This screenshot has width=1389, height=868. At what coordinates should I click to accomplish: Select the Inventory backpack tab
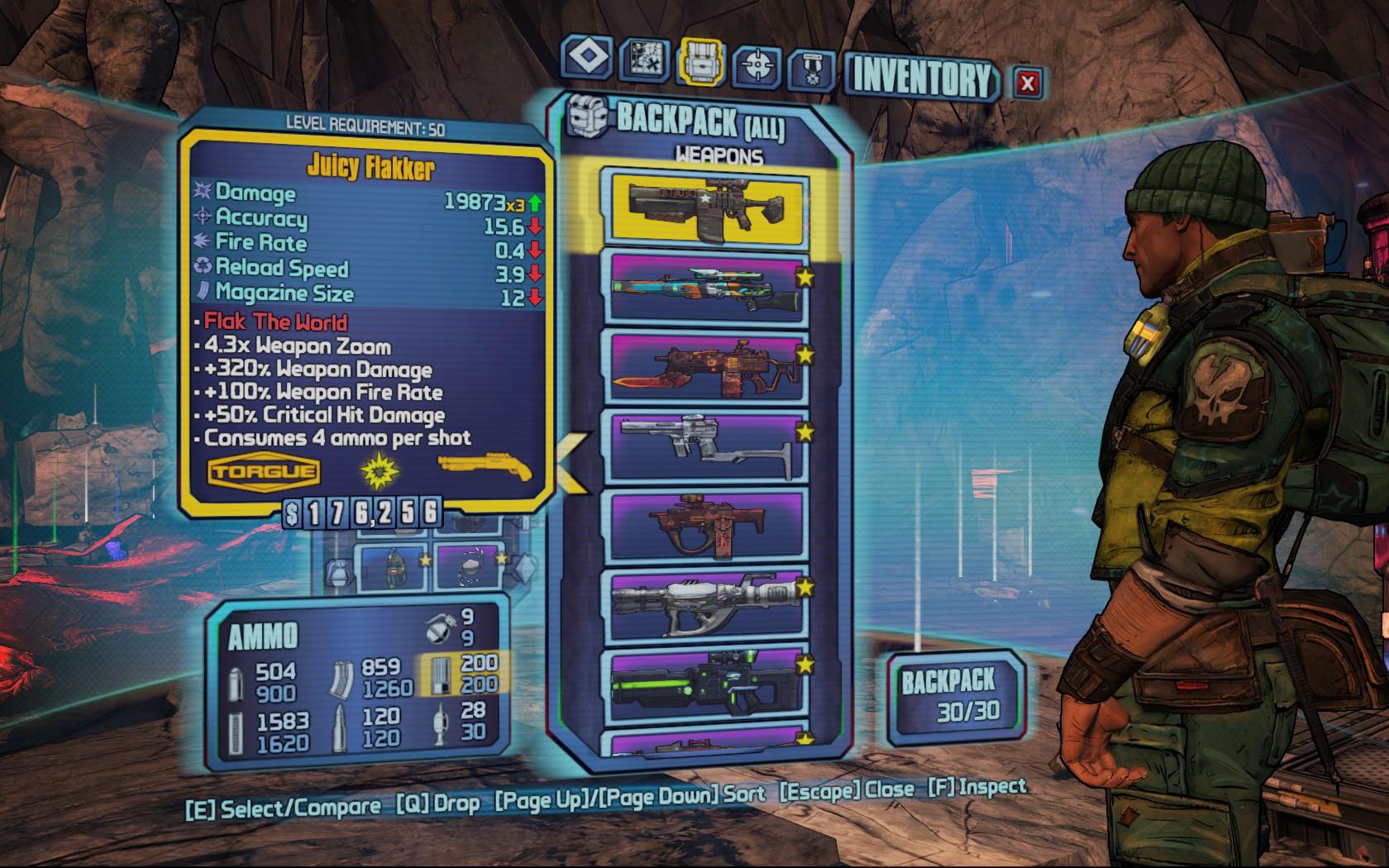(701, 63)
